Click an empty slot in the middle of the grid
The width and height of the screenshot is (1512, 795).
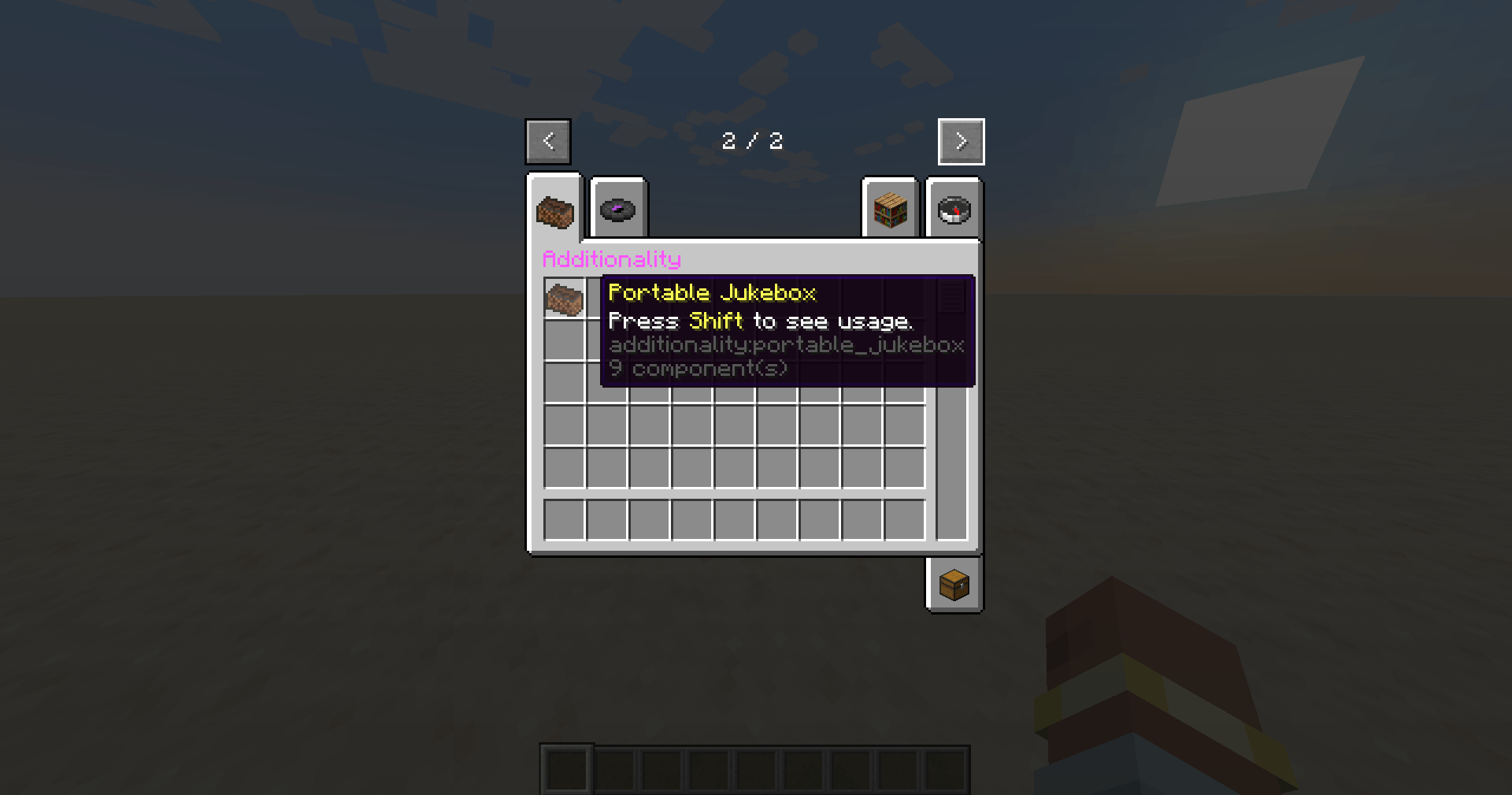coord(732,425)
